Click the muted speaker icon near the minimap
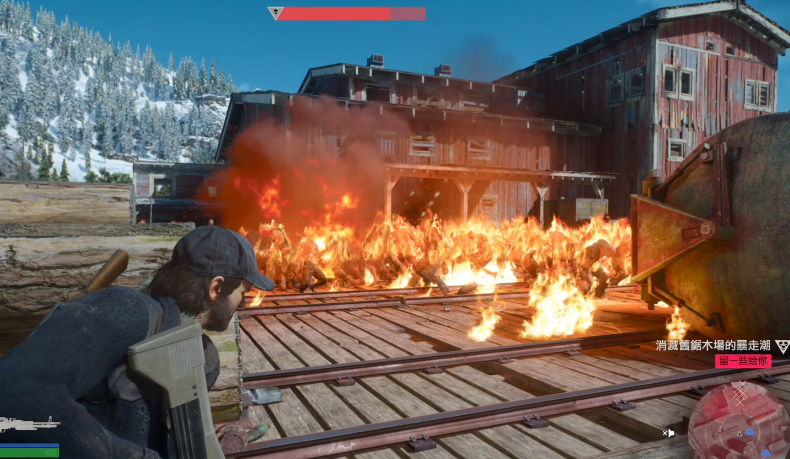The image size is (790, 459). click(x=669, y=433)
